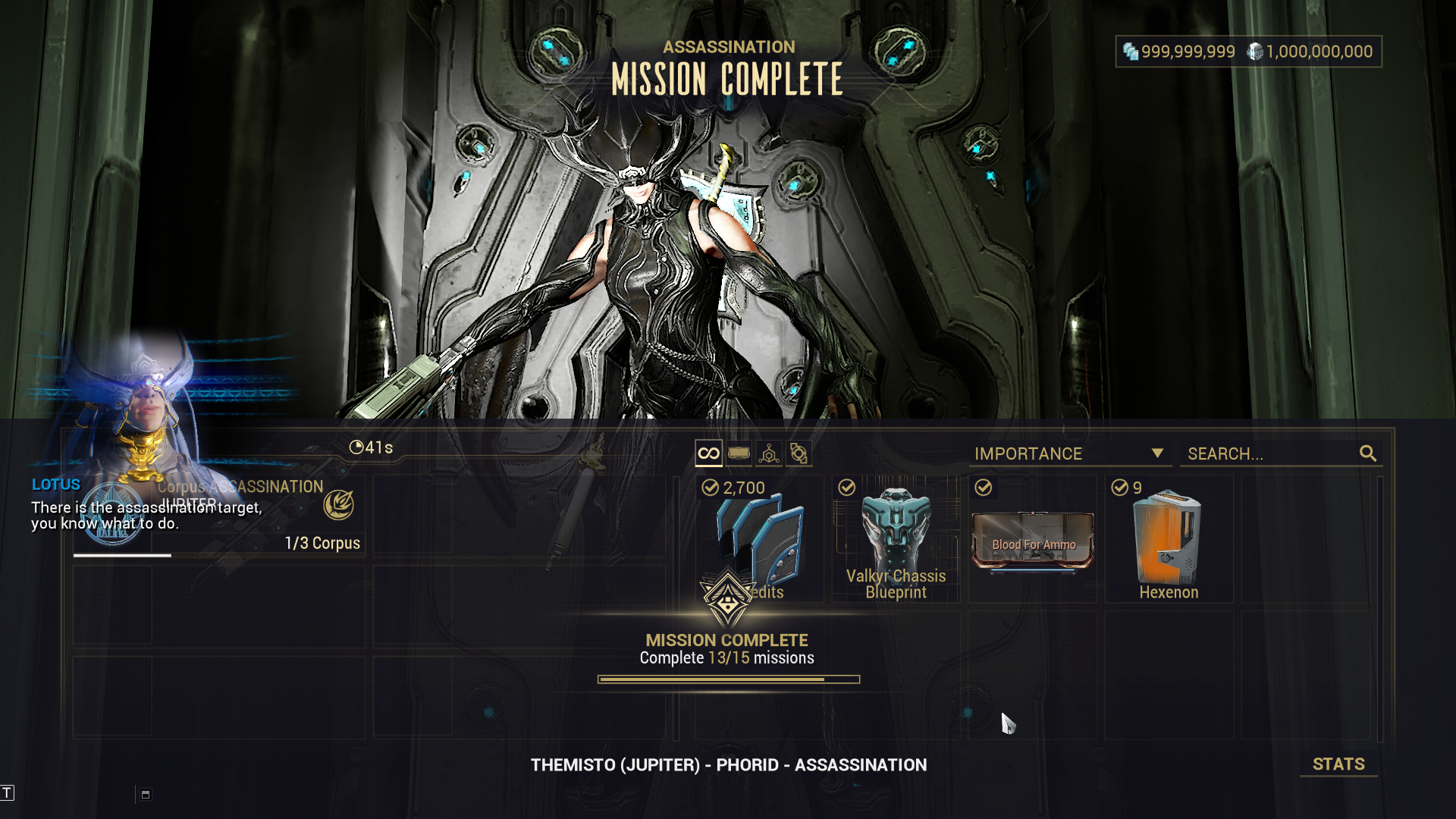
Task: Switch to the mods filter tab
Action: point(739,453)
